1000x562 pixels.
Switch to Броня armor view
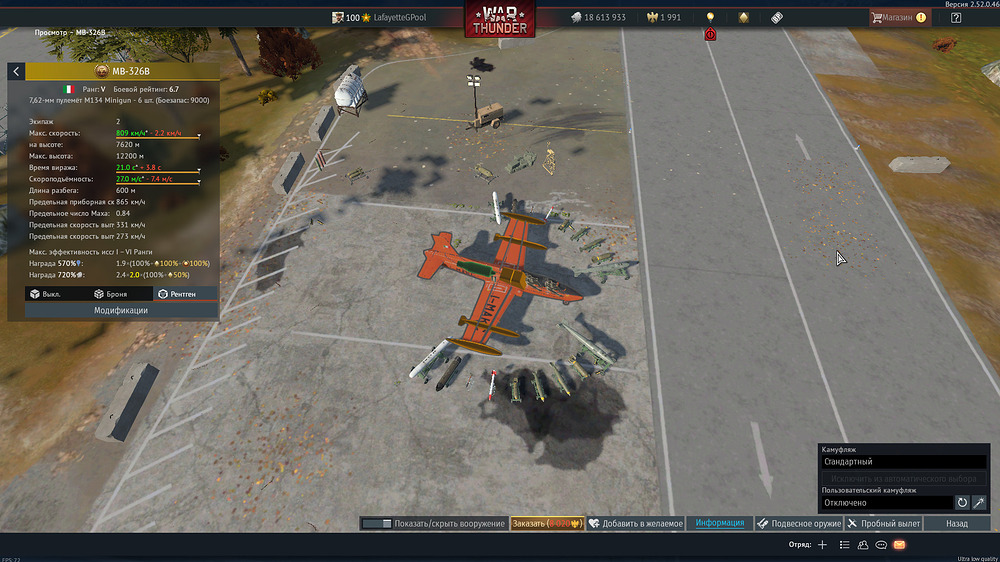click(x=110, y=294)
